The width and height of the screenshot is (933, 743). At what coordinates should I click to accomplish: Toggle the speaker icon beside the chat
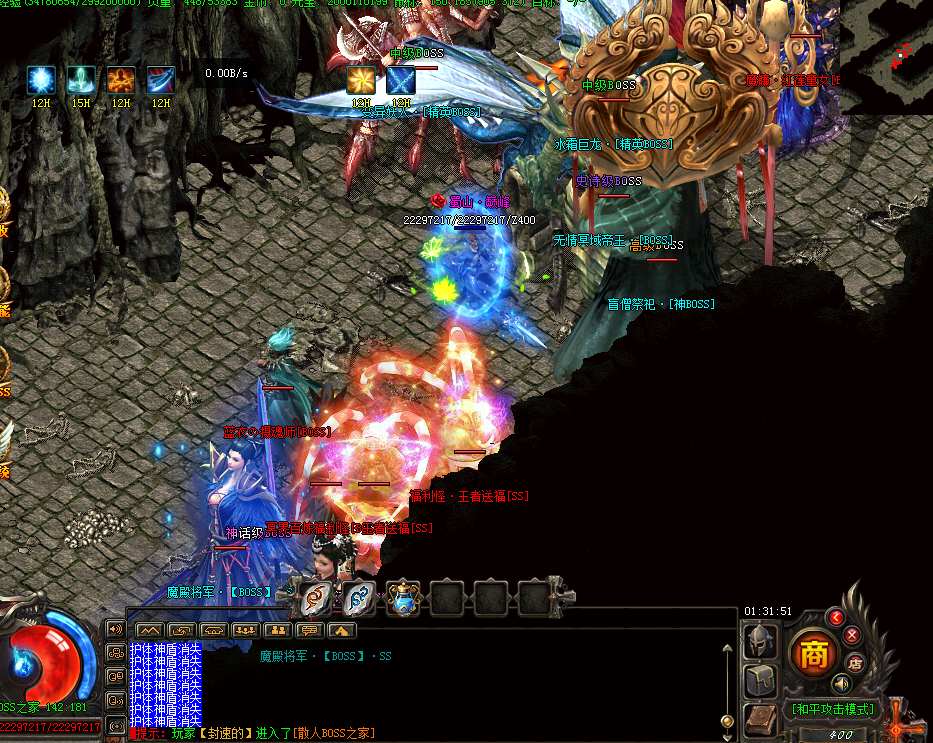pyautogui.click(x=116, y=629)
